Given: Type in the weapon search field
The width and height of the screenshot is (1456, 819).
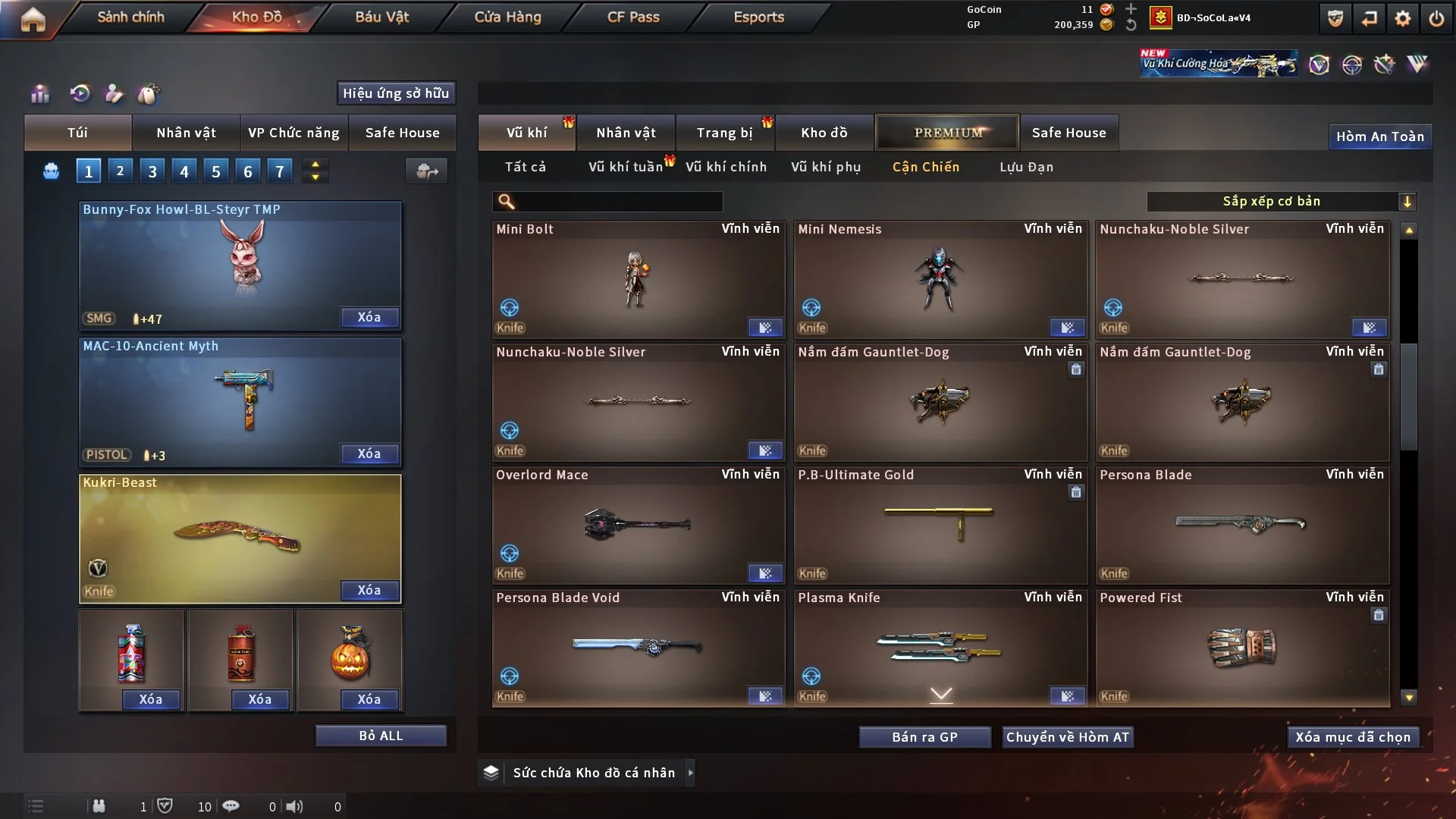Looking at the screenshot, I should (607, 202).
